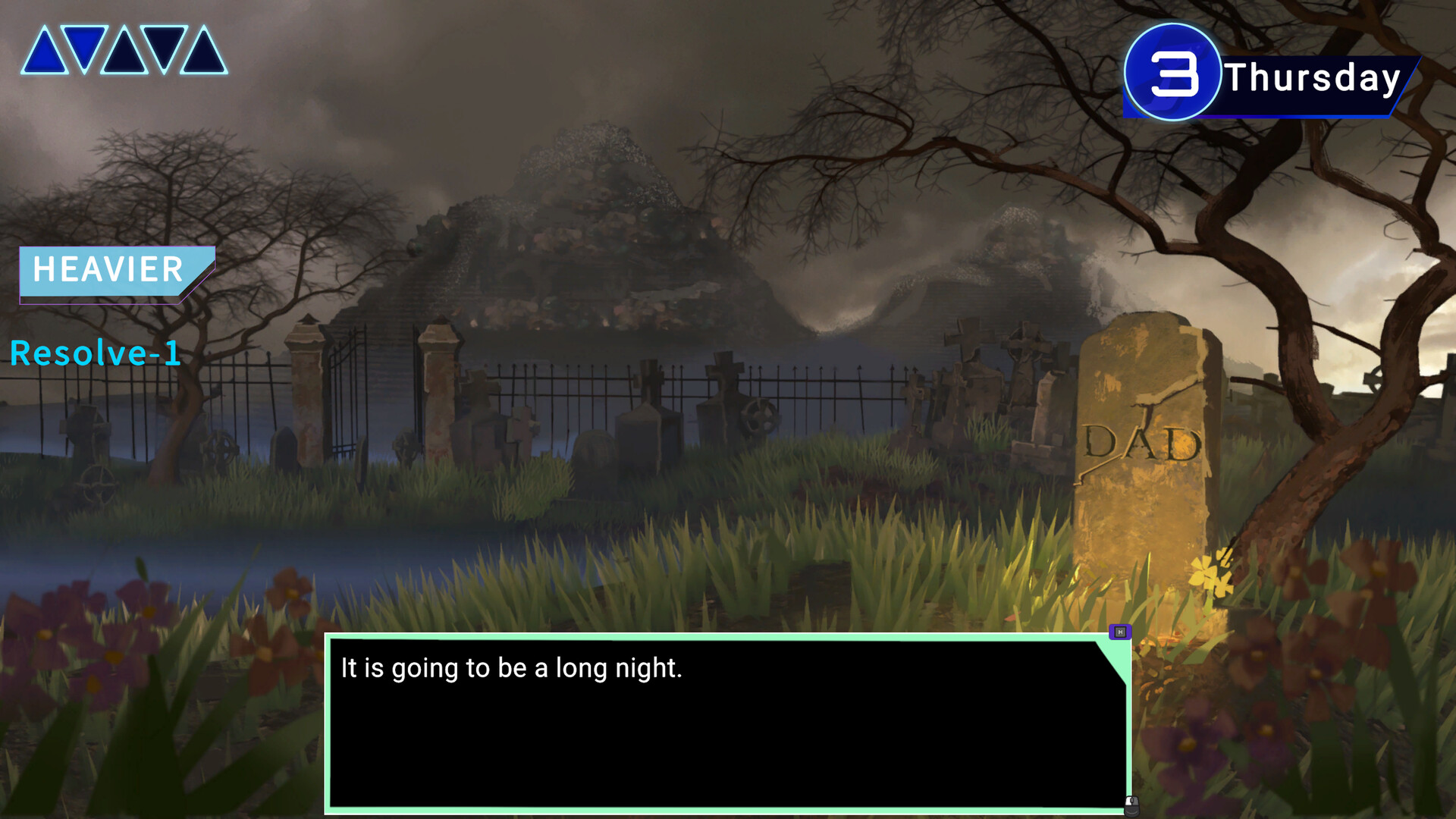Click the second glowing inverted triangle indicator
The image size is (1456, 819).
(x=85, y=47)
